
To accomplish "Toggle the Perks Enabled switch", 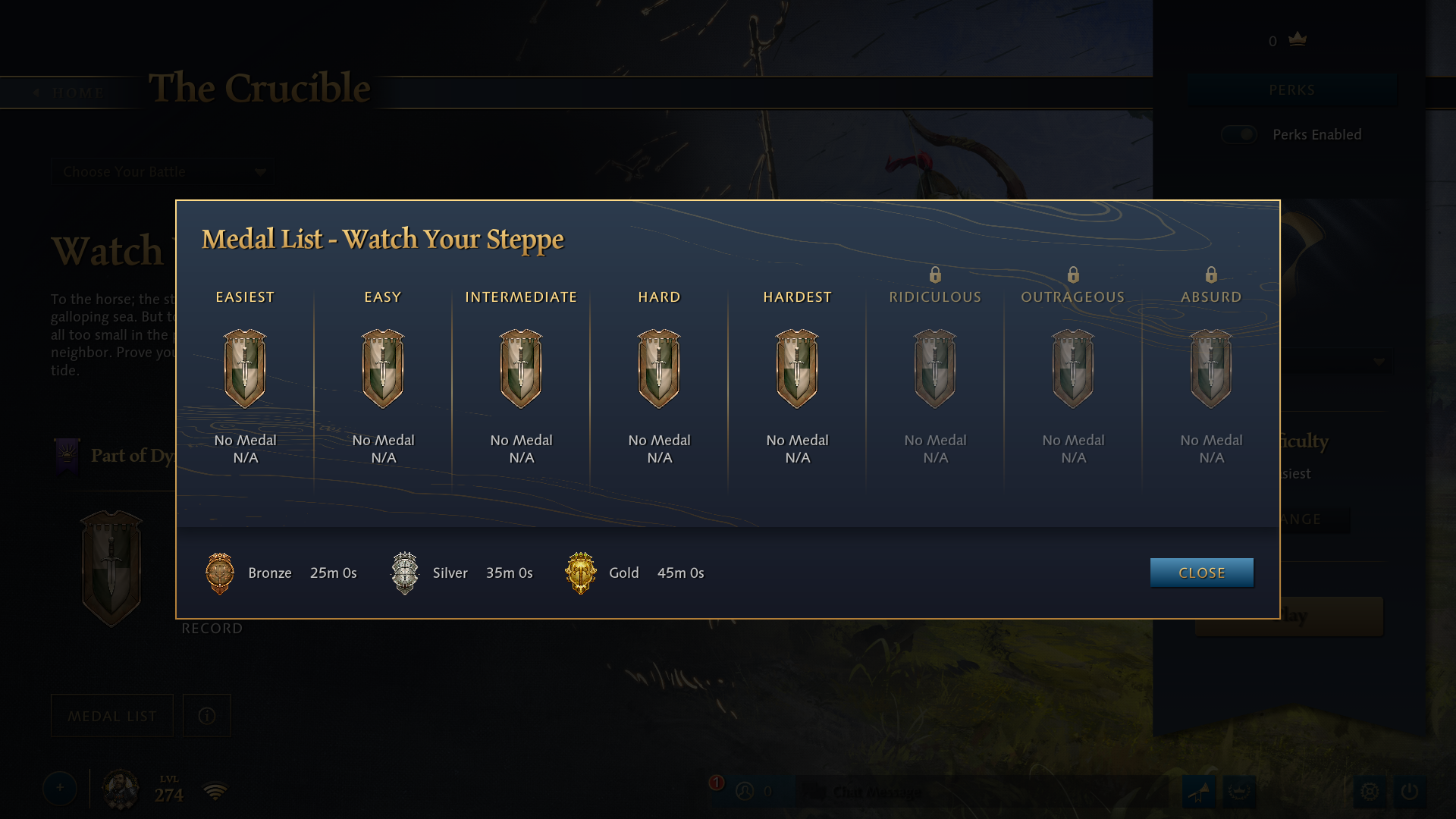I will [x=1239, y=134].
